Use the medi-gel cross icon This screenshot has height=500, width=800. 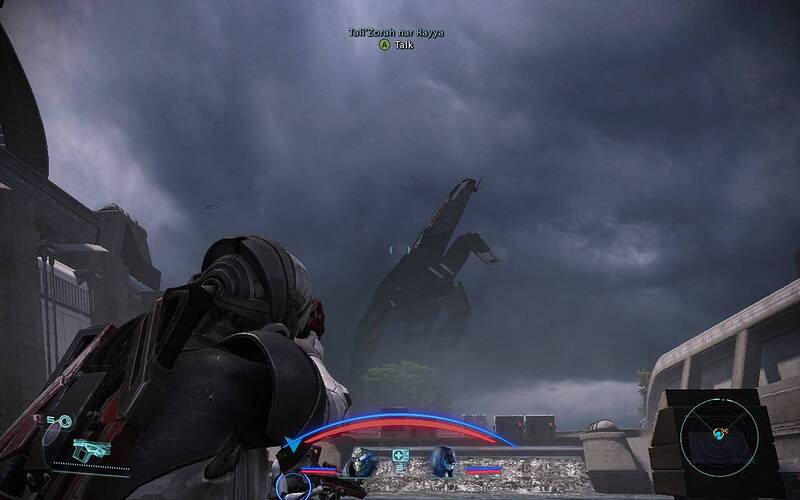pyautogui.click(x=401, y=460)
